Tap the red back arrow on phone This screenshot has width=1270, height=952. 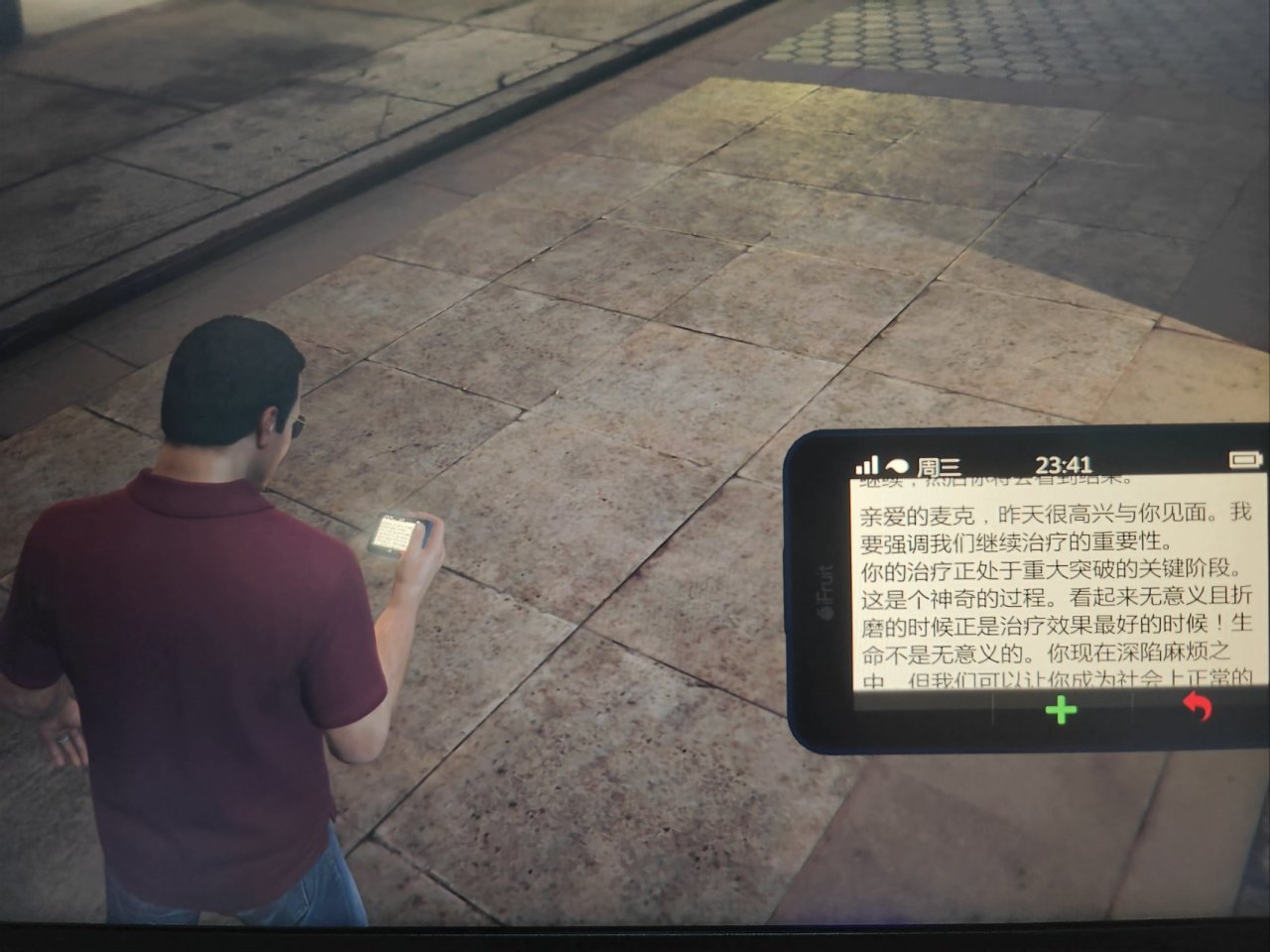1198,707
